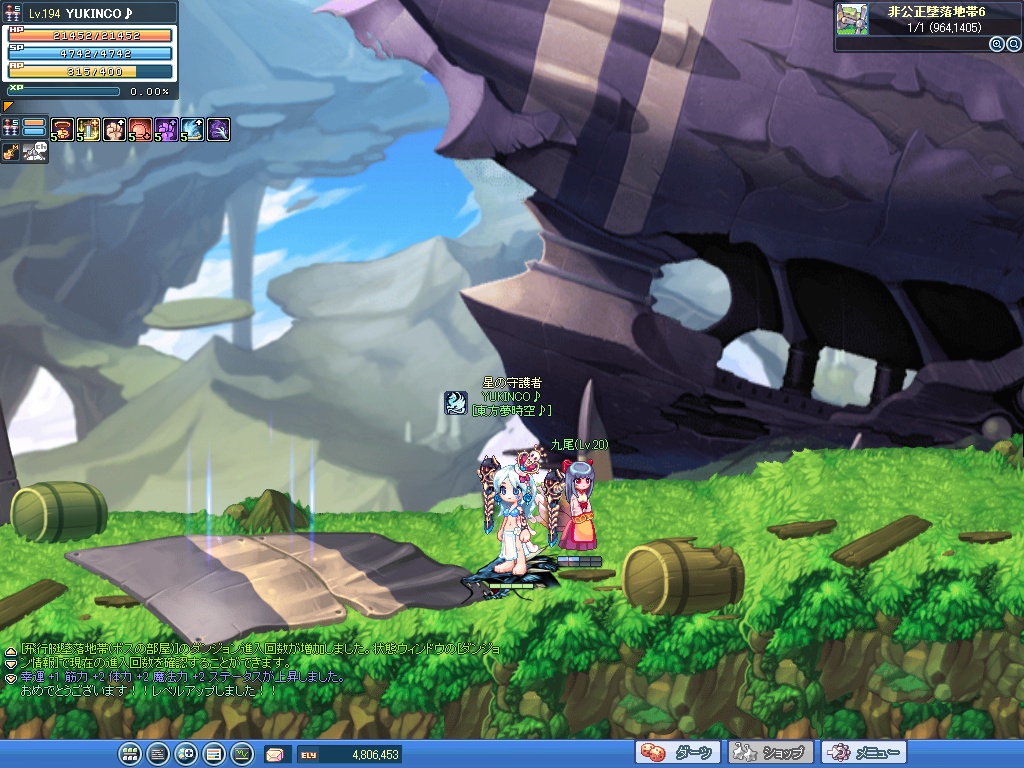Click the right magnifier button under map name
Screen dimensions: 1024x768
[x=1013, y=44]
